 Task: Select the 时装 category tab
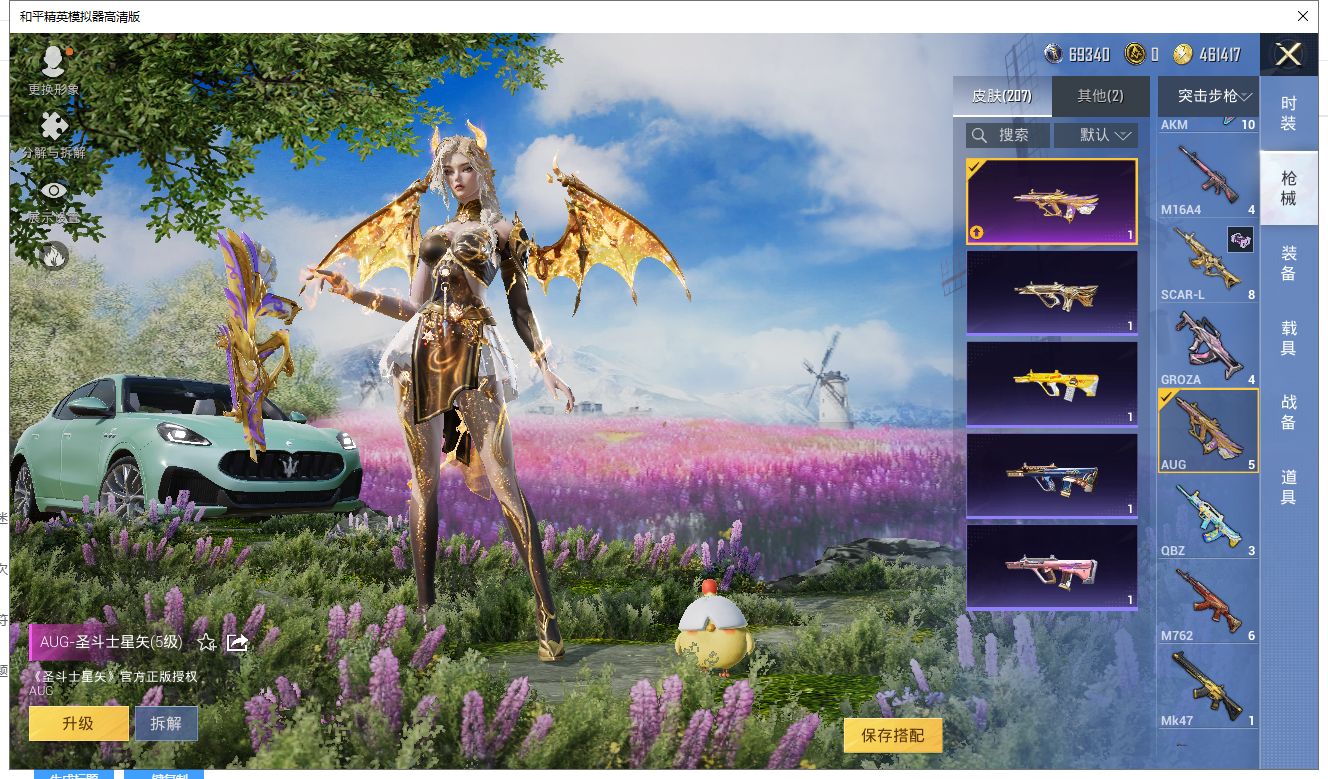(x=1288, y=113)
